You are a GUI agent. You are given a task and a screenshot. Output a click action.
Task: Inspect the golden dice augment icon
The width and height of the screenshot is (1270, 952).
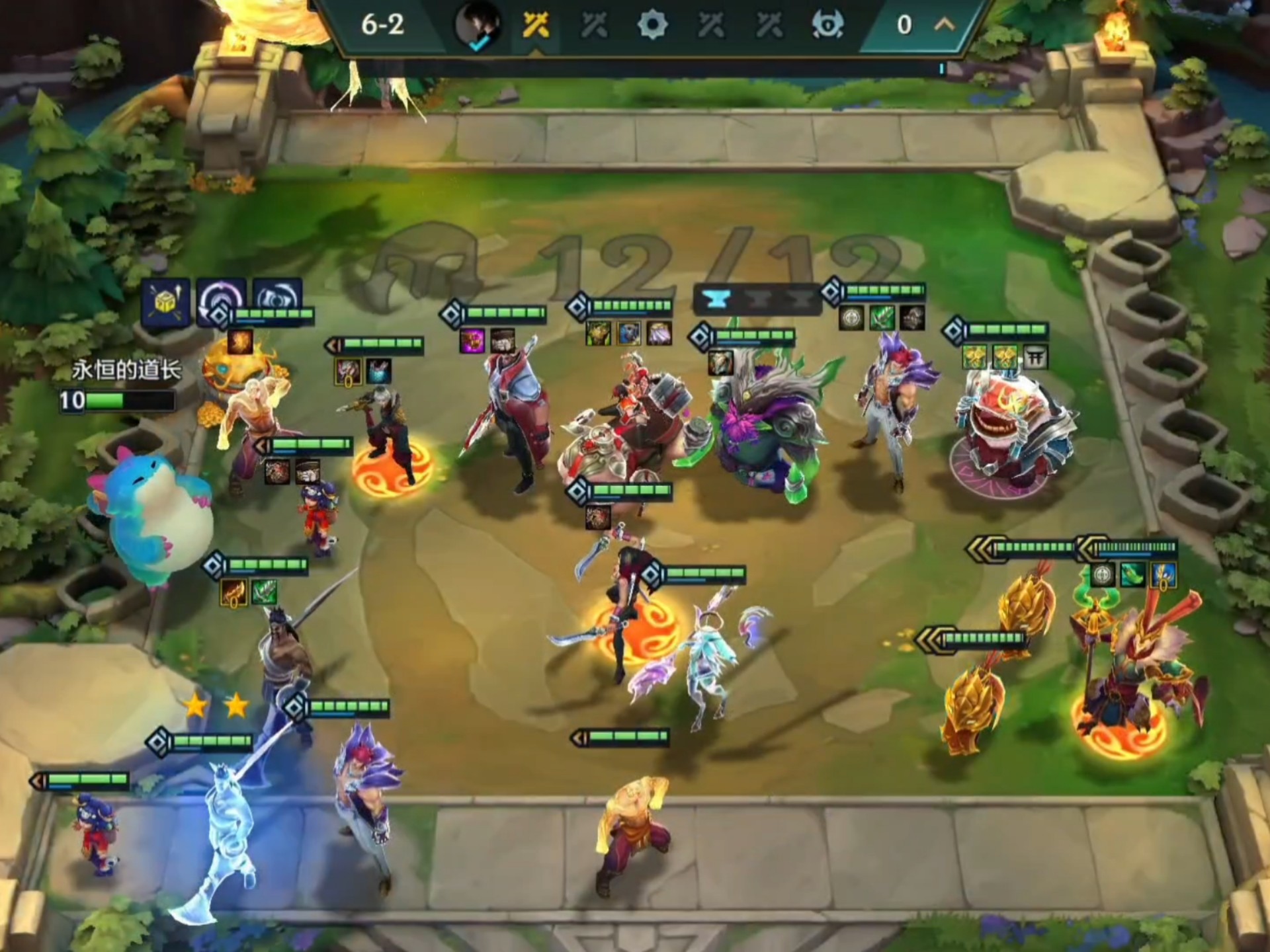(x=165, y=303)
